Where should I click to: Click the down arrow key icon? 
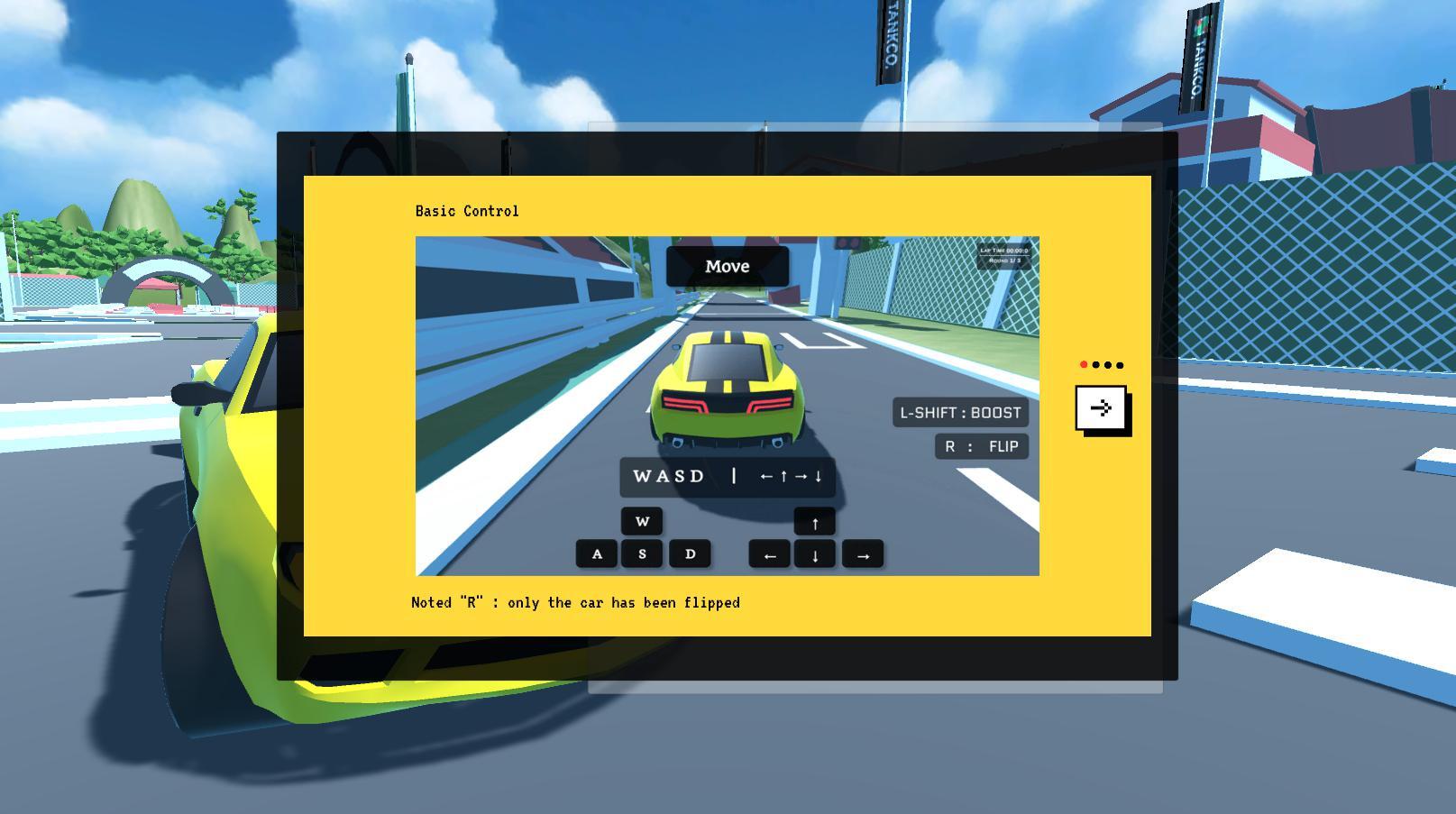coord(814,553)
